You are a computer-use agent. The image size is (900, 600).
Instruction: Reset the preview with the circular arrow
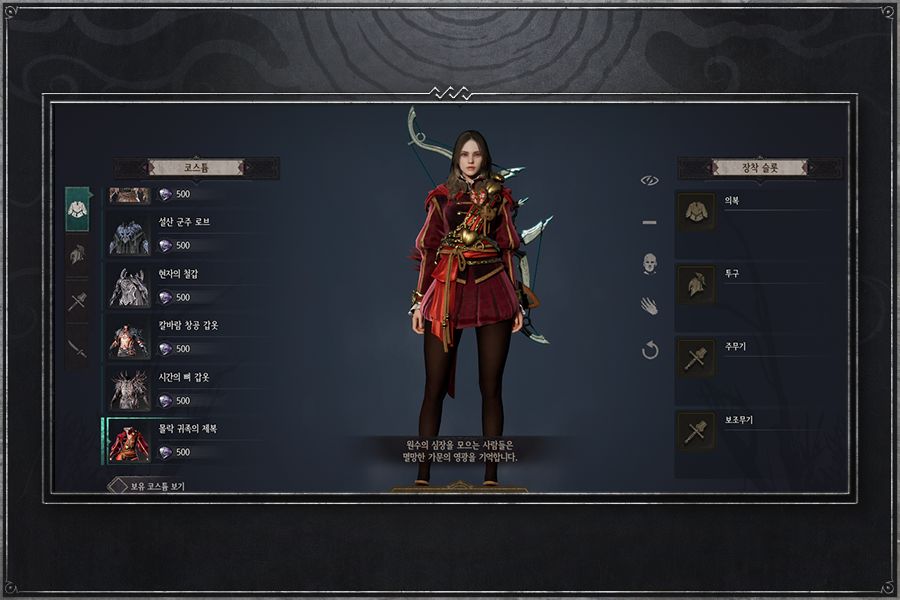(650, 351)
